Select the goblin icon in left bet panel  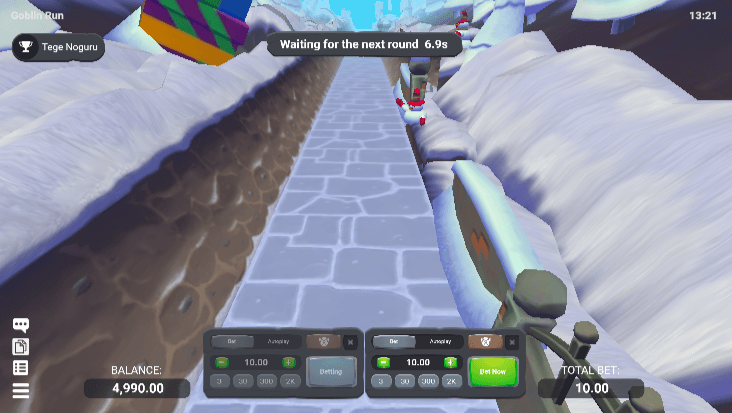[322, 342]
